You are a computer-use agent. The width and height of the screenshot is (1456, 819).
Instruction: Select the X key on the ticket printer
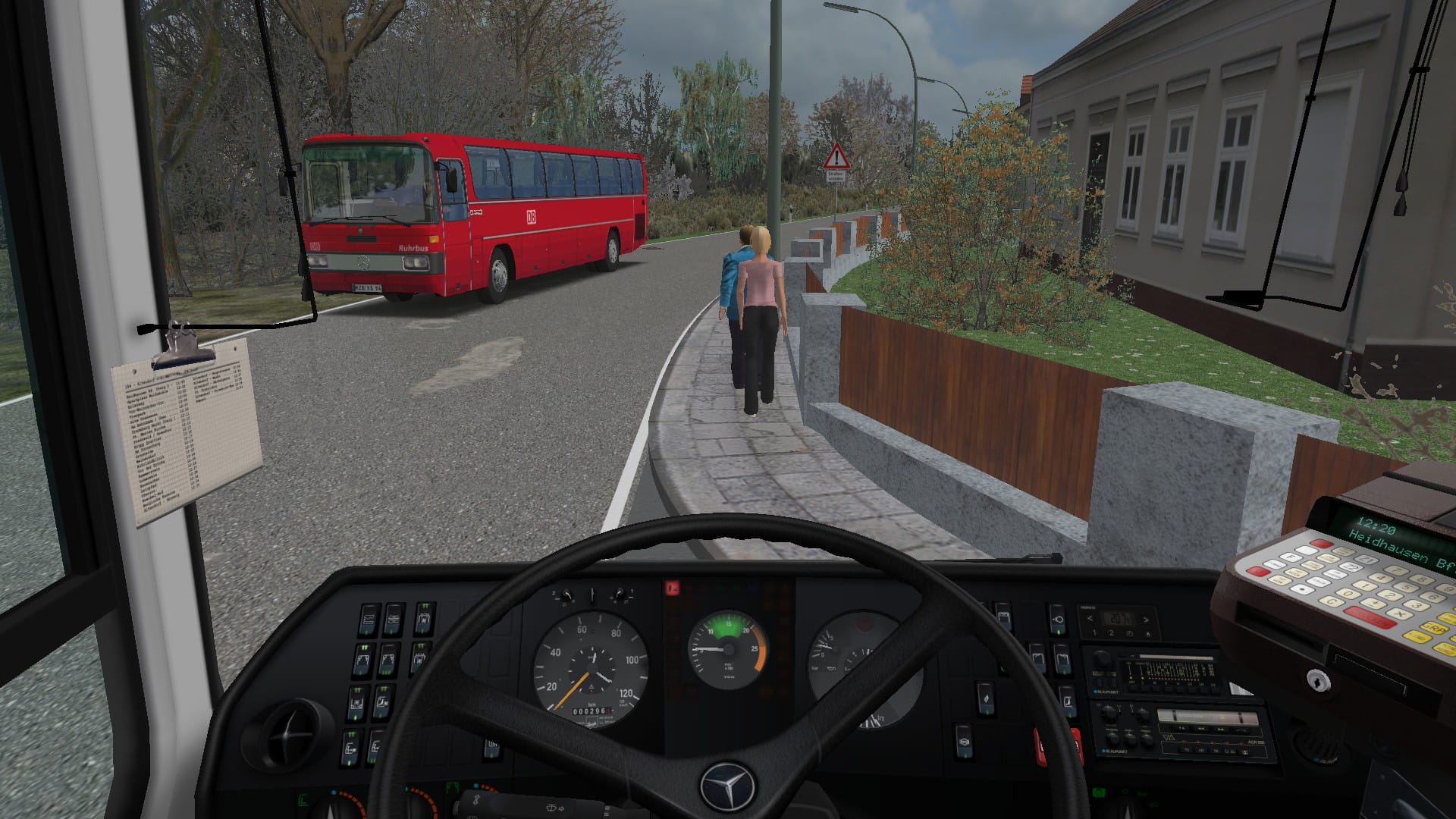point(1398,613)
